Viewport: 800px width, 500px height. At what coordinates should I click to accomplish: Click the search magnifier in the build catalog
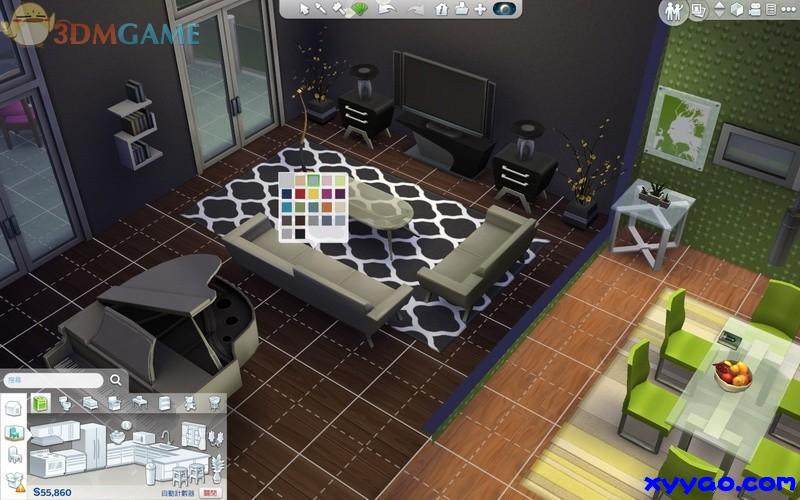click(x=117, y=380)
